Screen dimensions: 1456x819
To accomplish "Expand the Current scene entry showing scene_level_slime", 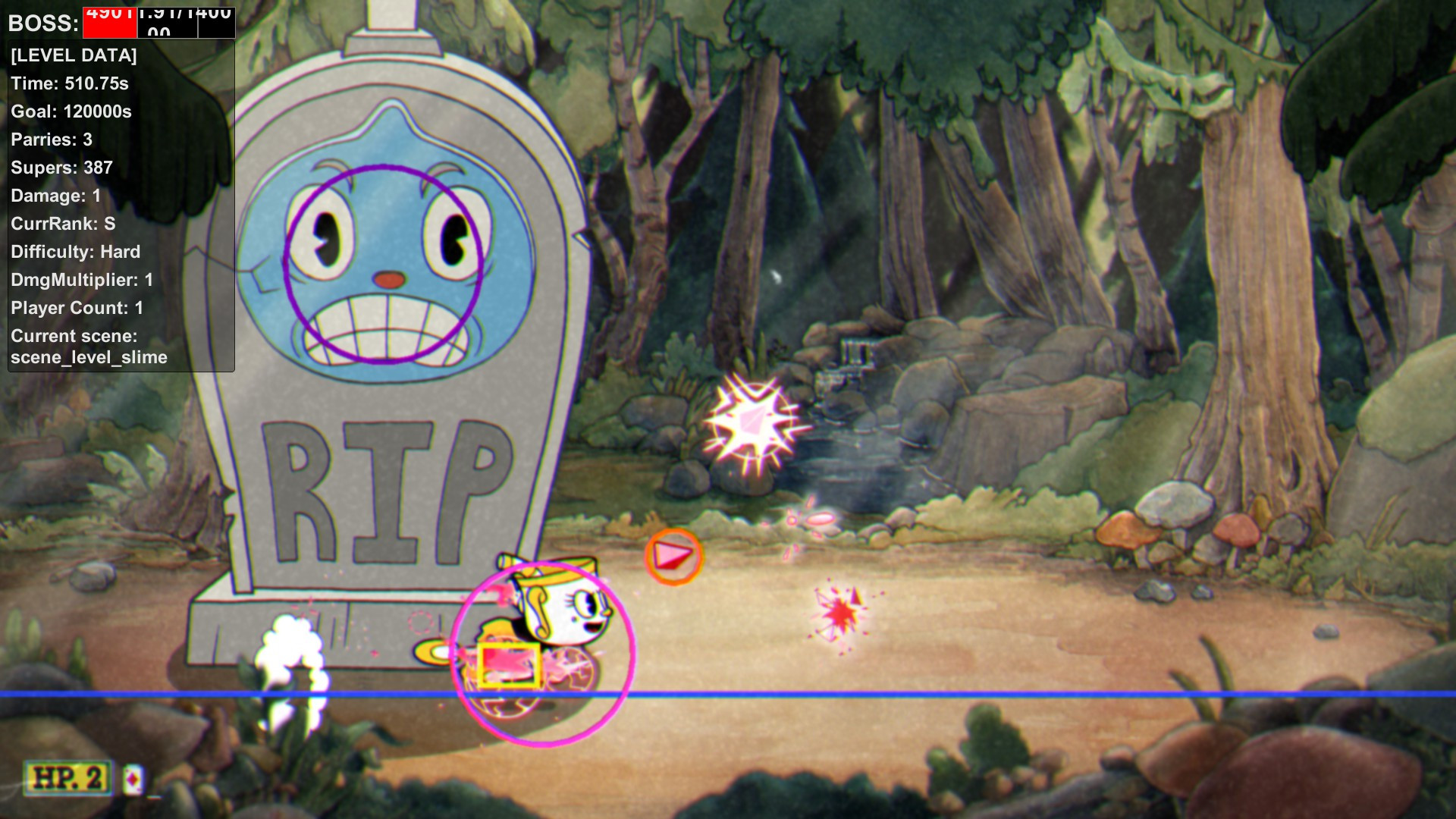I will [89, 347].
